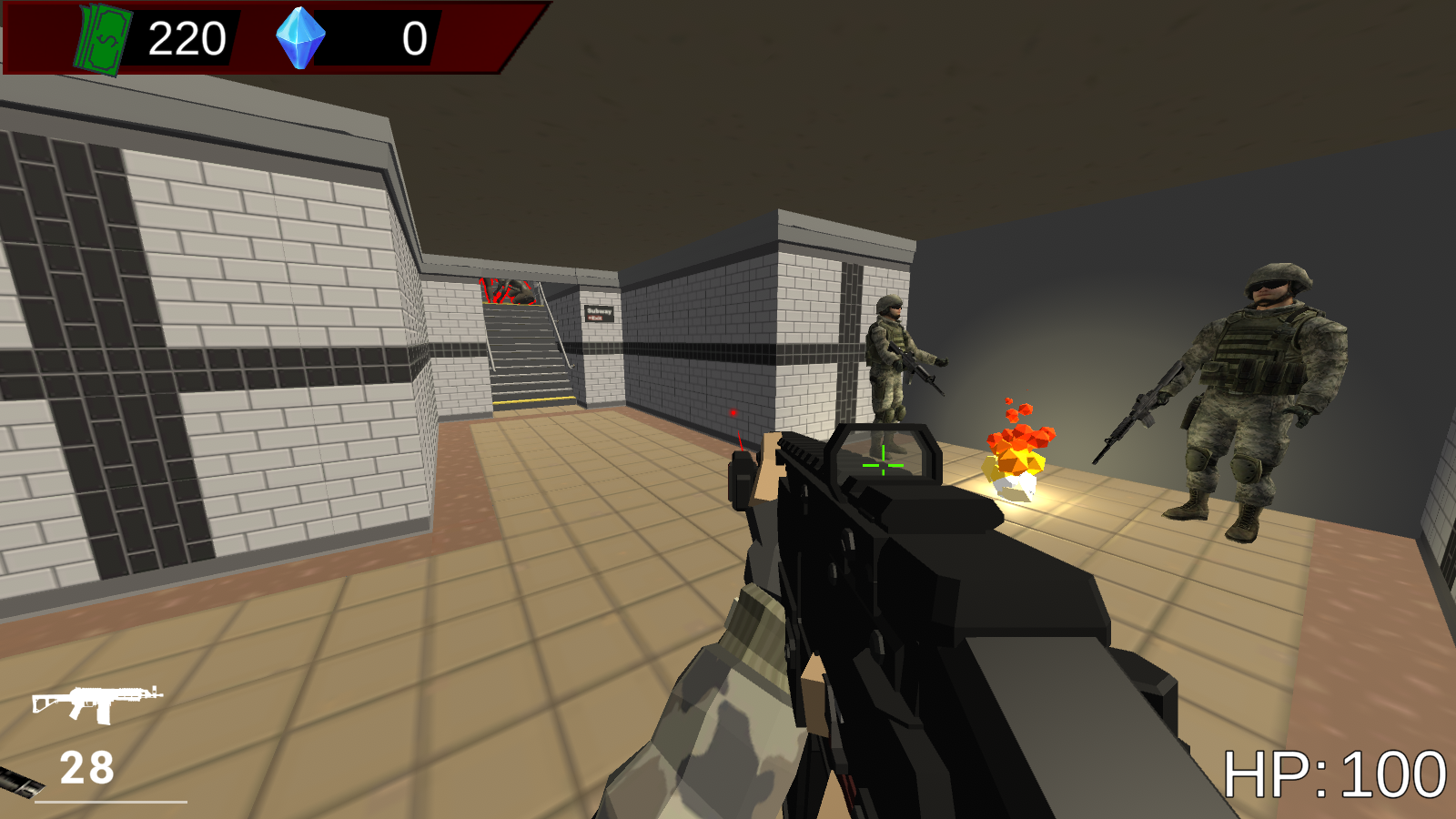Toggle the HP:100 health display
This screenshot has height=819, width=1456.
pyautogui.click(x=1333, y=775)
